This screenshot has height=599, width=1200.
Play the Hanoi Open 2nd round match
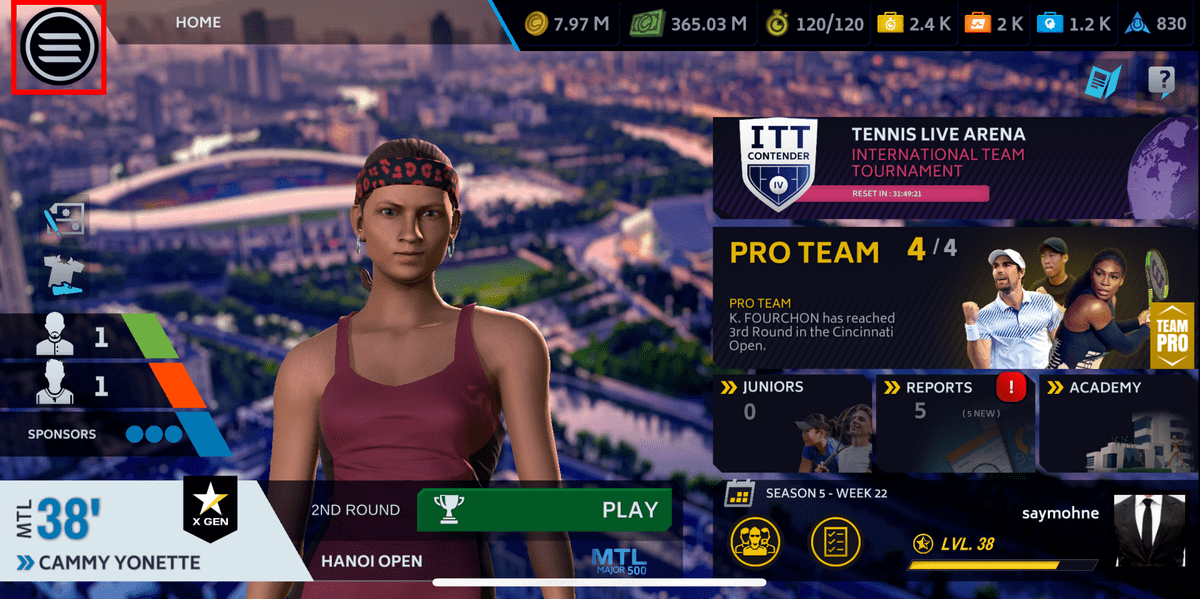coord(543,510)
